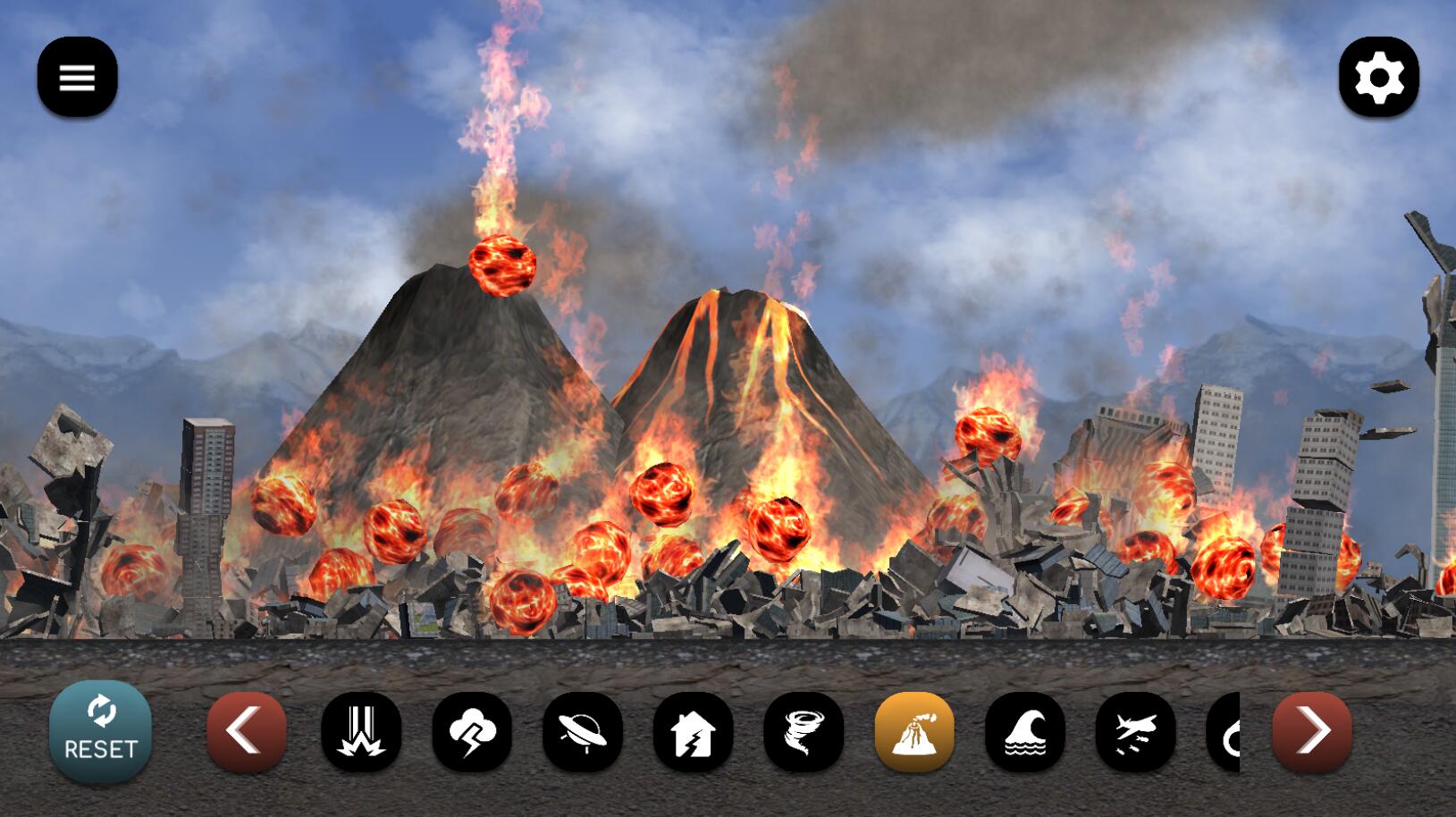Hit the RESET button

100,732
